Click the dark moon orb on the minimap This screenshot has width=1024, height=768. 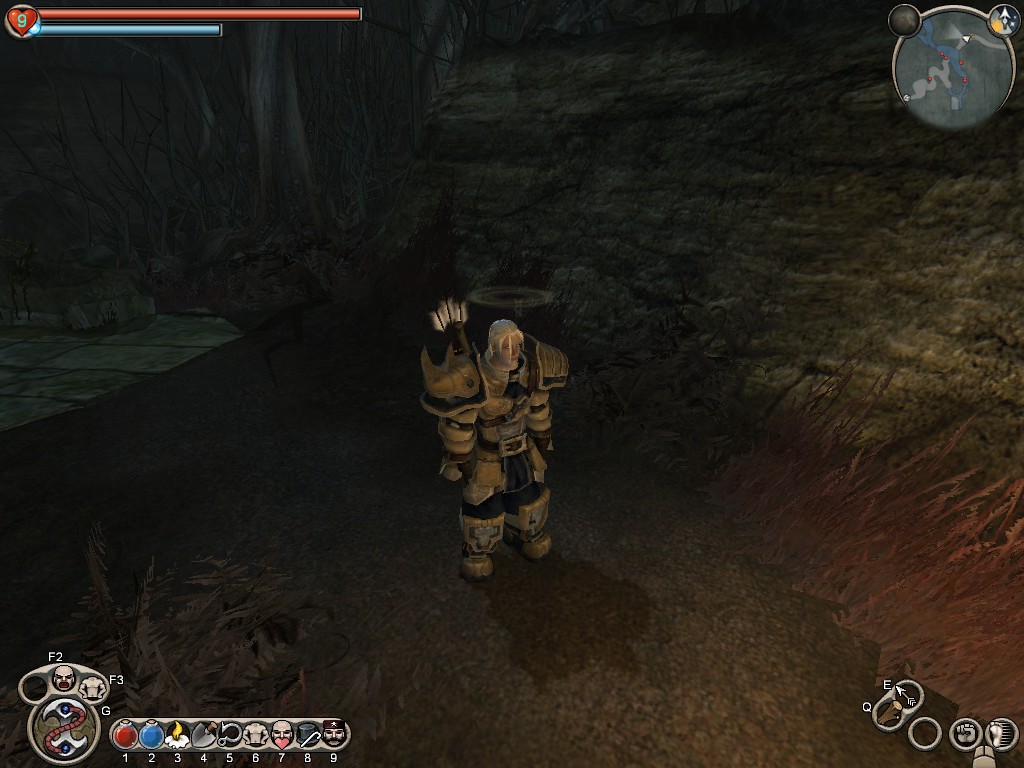(904, 20)
